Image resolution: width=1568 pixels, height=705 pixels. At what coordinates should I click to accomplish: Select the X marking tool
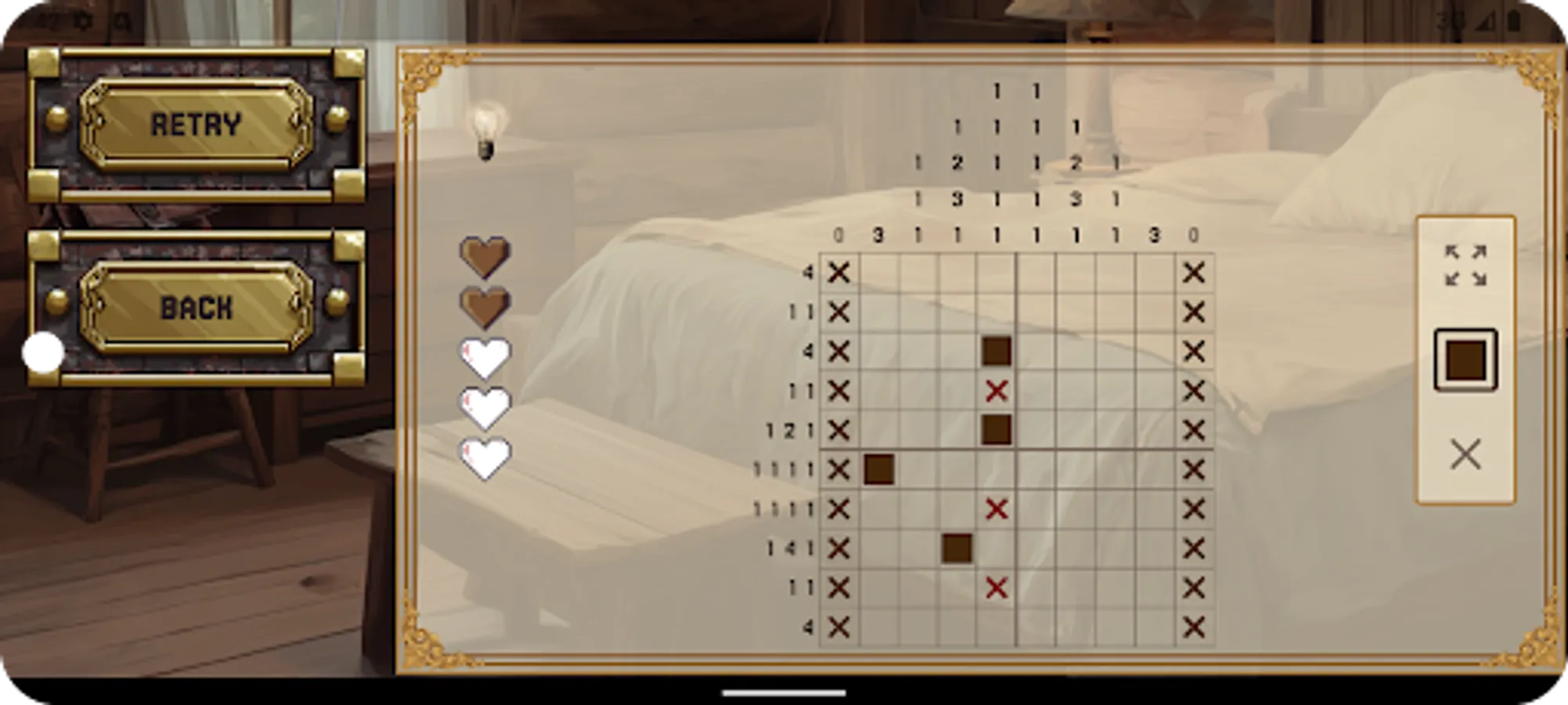tap(1463, 454)
